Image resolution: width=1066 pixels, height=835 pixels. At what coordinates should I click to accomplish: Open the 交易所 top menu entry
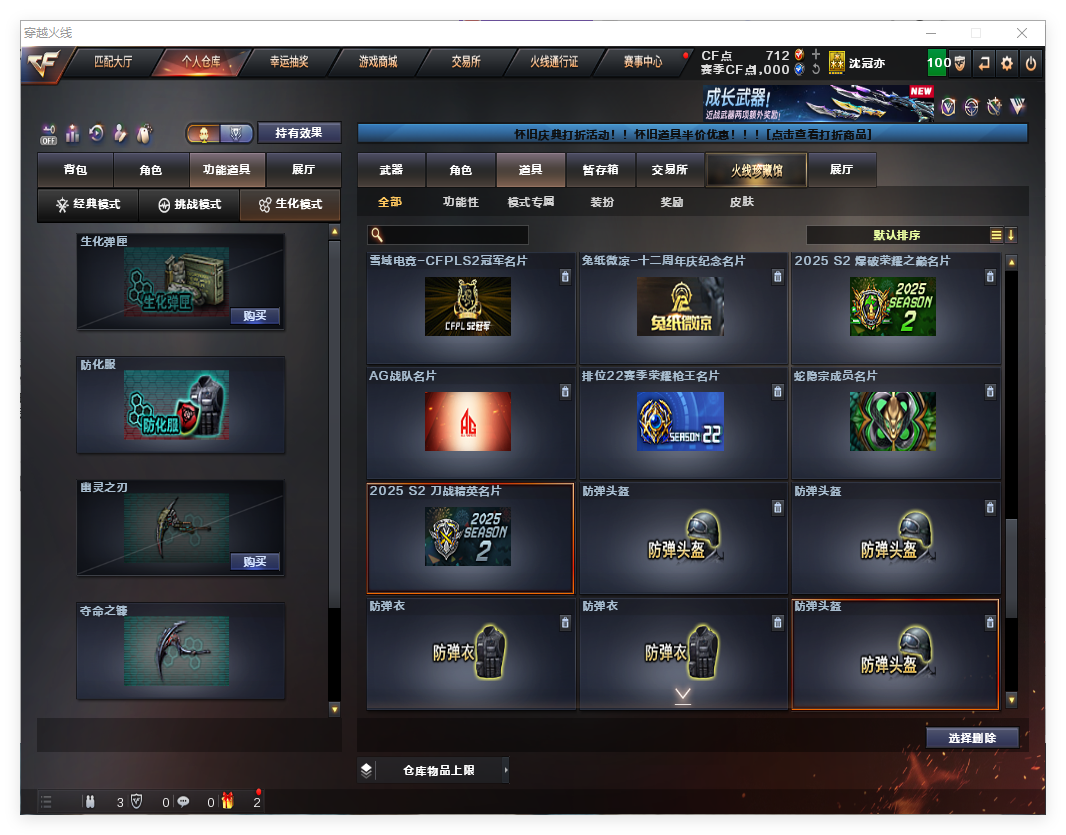click(x=466, y=62)
